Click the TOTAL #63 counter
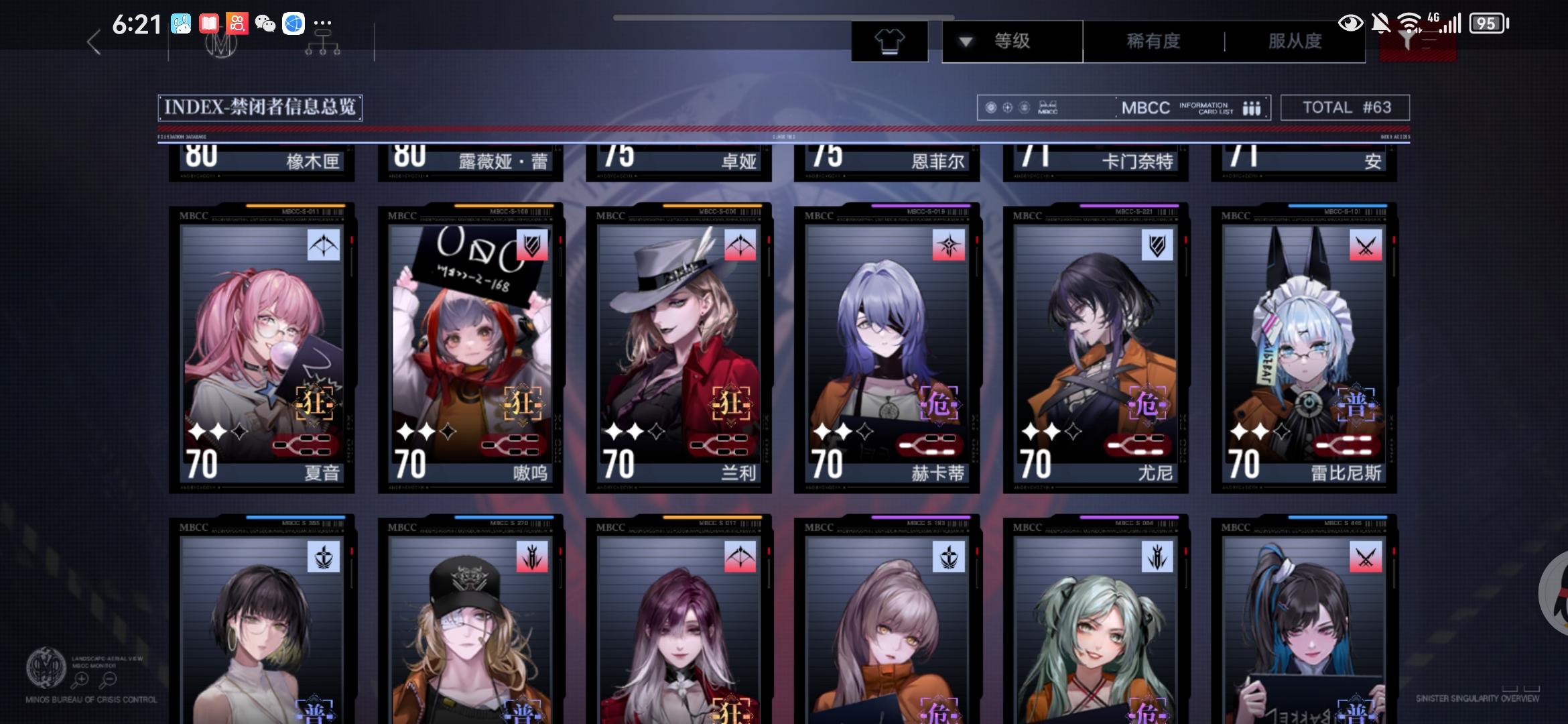This screenshot has height=724, width=1568. click(1345, 107)
